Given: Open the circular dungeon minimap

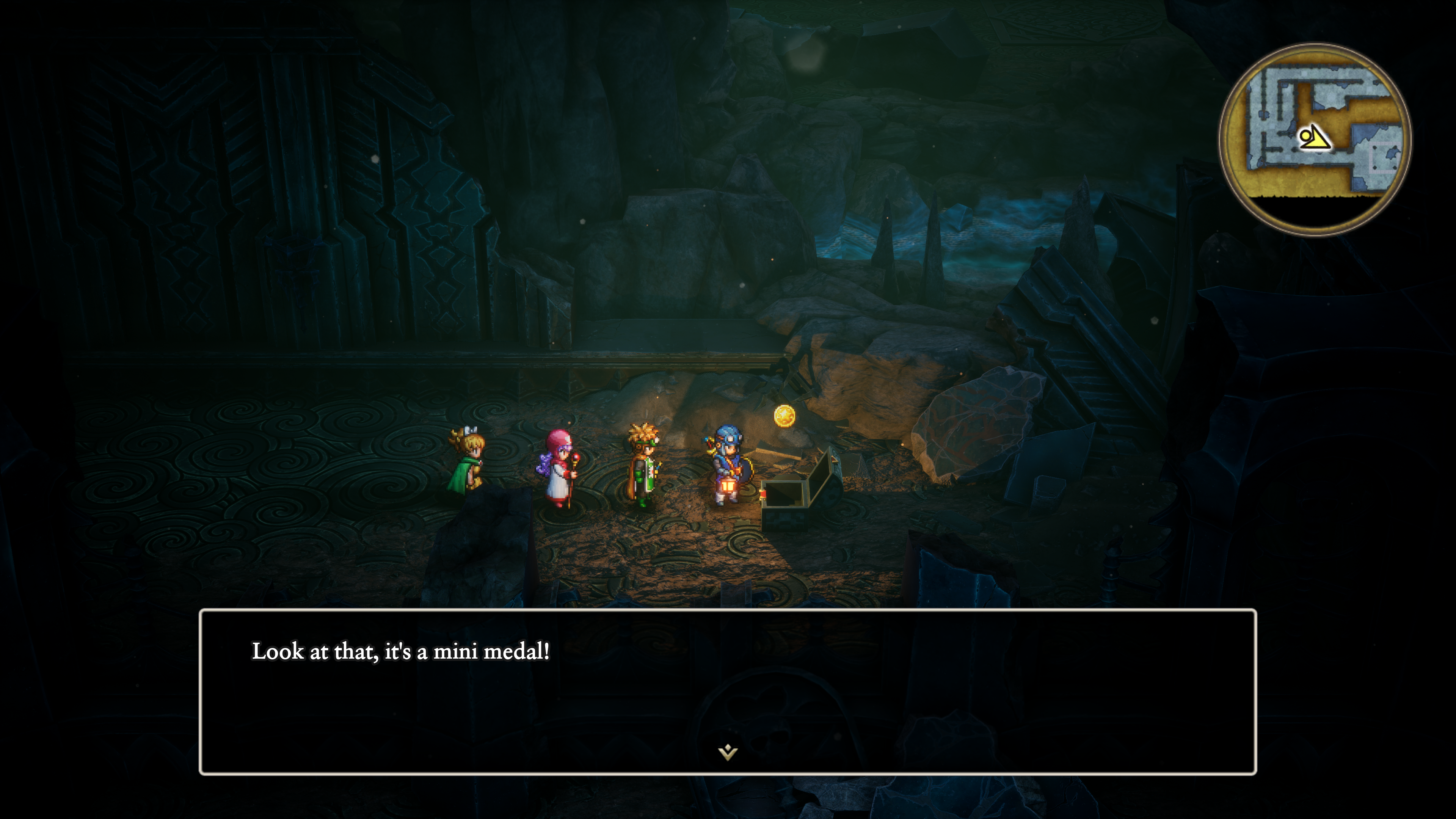Looking at the screenshot, I should [1315, 139].
